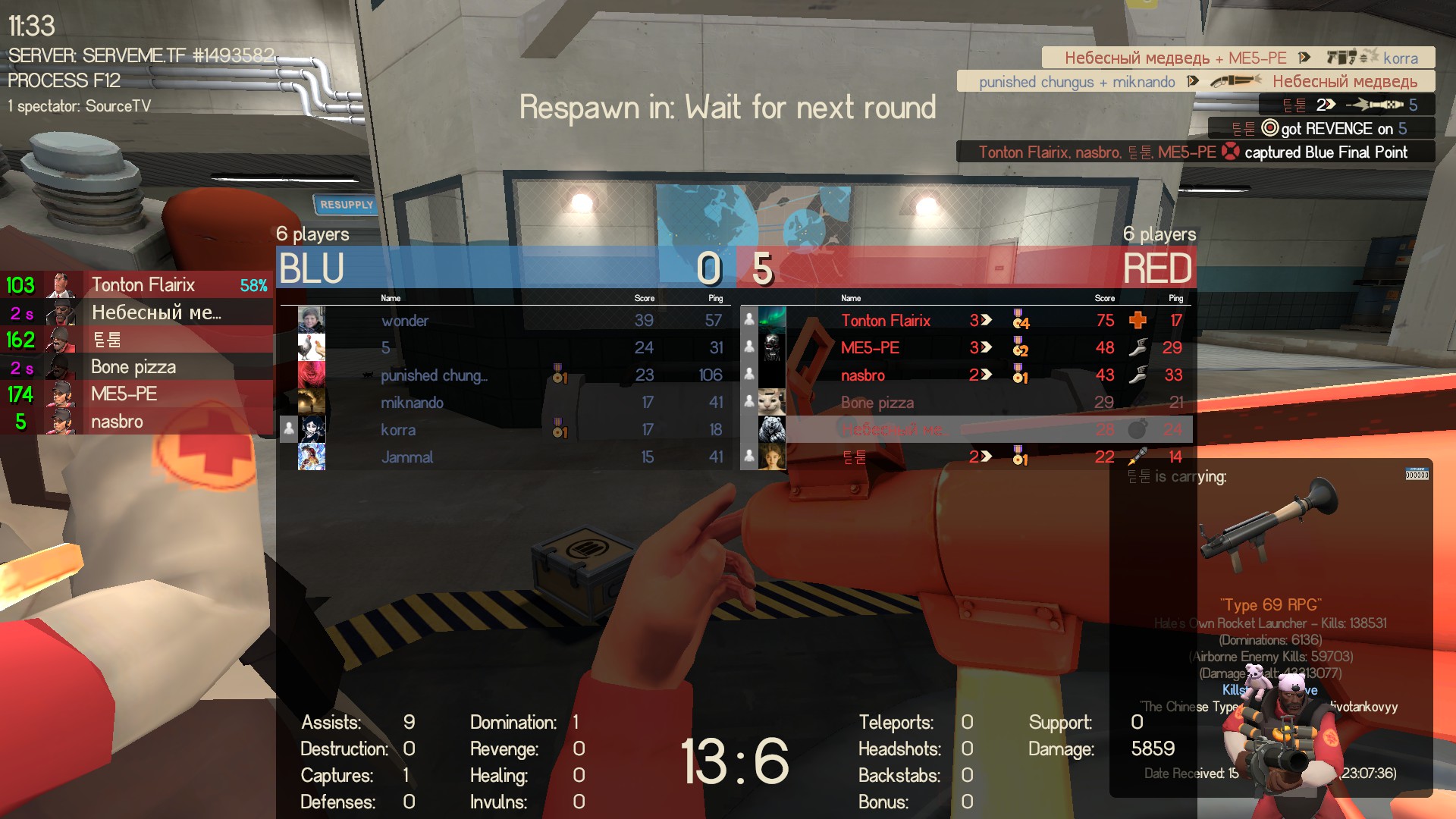Open wonder's avatar on the scoreboard
1456x819 pixels.
click(311, 320)
